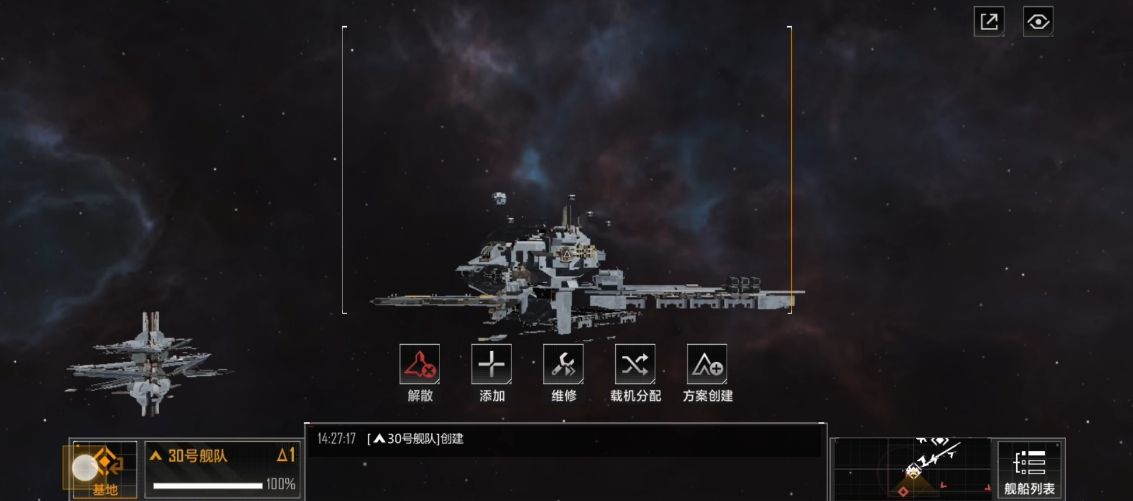Image resolution: width=1133 pixels, height=501 pixels.
Task: Select the 30号舰队 fleet card
Action: click(222, 469)
